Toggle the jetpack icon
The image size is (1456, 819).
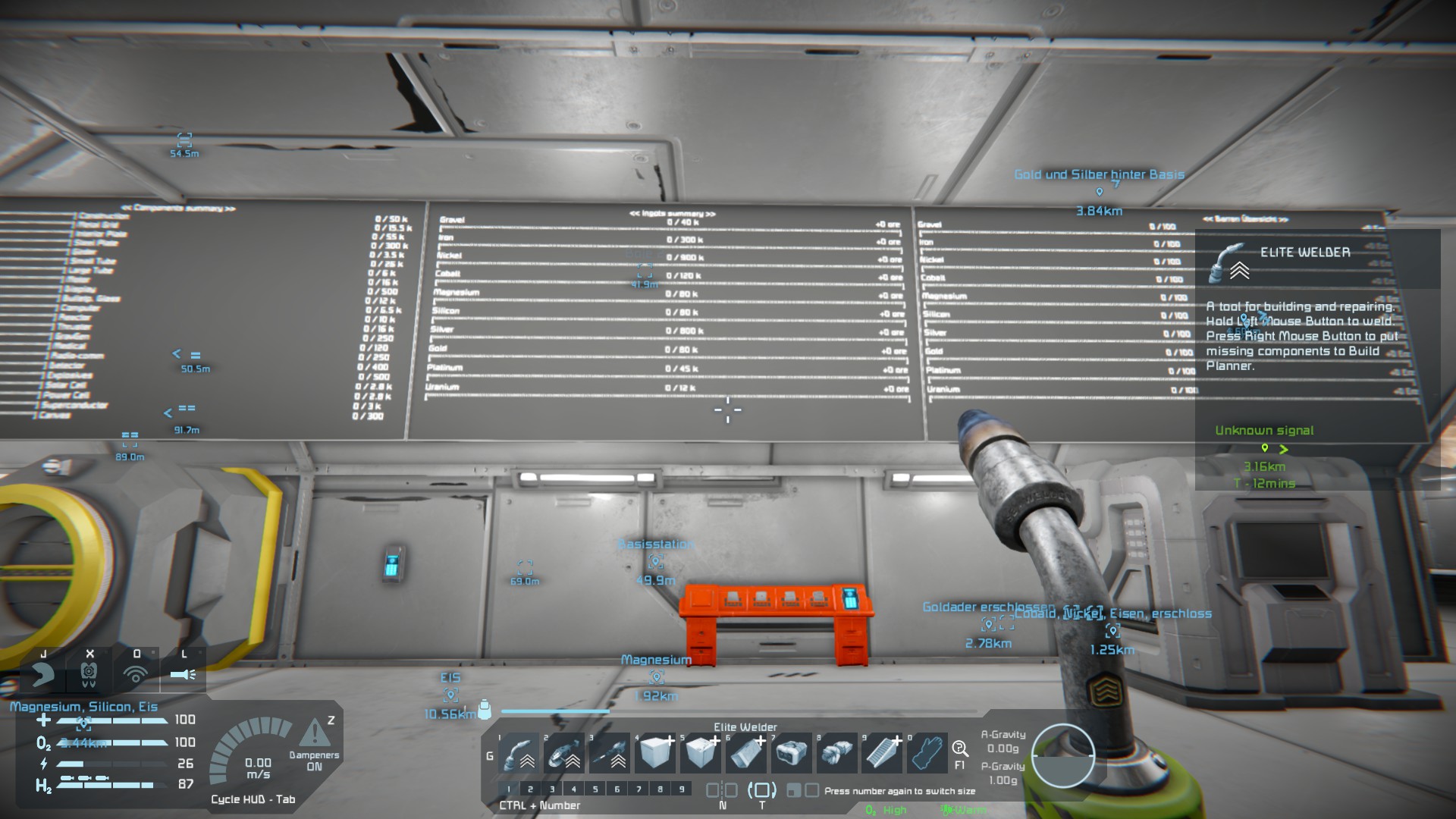42,673
